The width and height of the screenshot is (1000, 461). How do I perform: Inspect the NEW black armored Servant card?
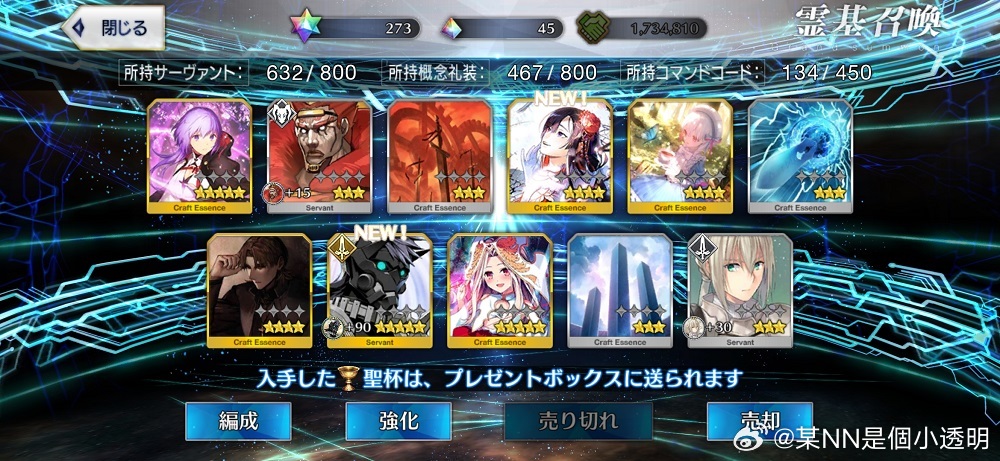[380, 290]
